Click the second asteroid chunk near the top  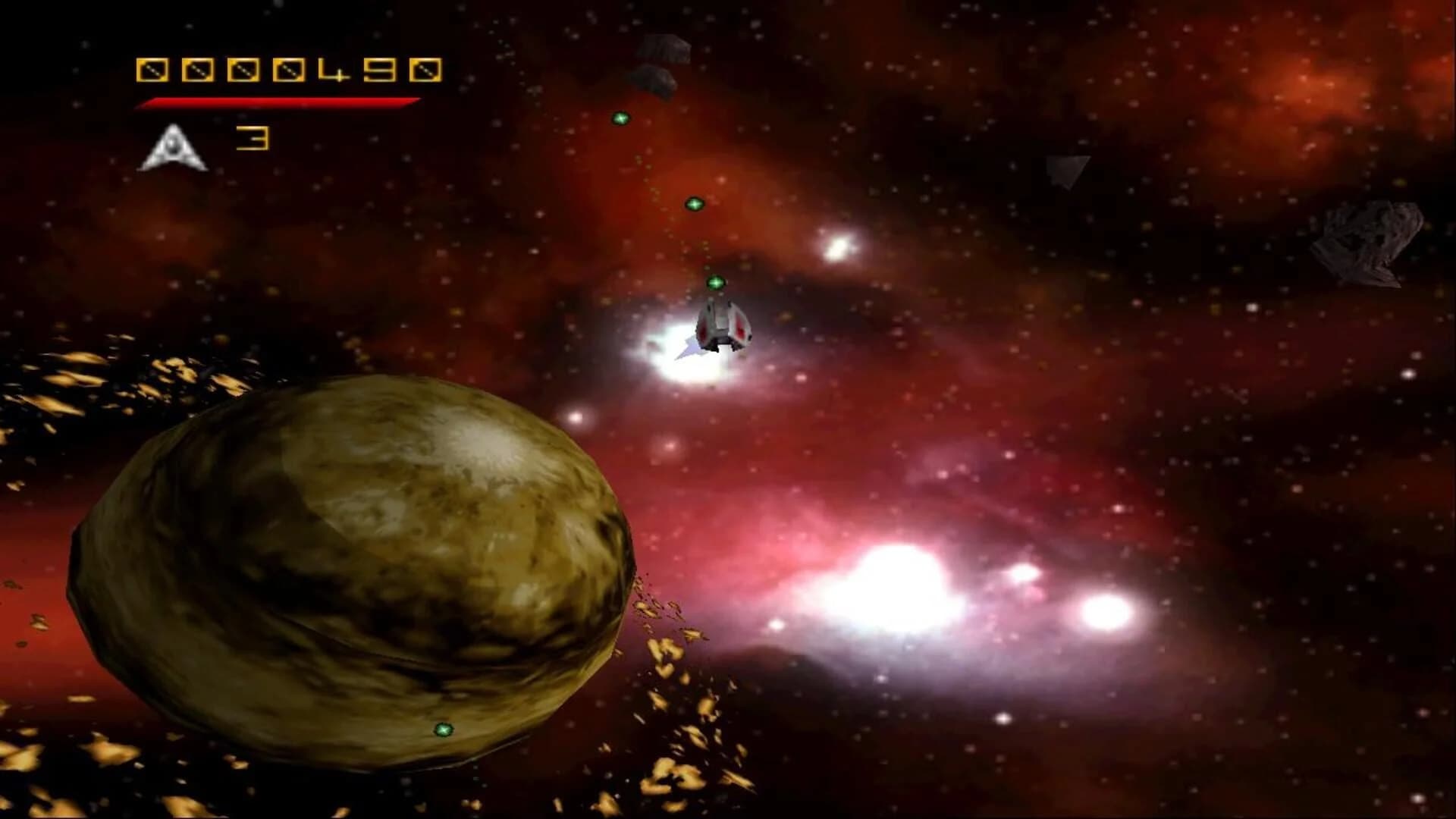654,78
